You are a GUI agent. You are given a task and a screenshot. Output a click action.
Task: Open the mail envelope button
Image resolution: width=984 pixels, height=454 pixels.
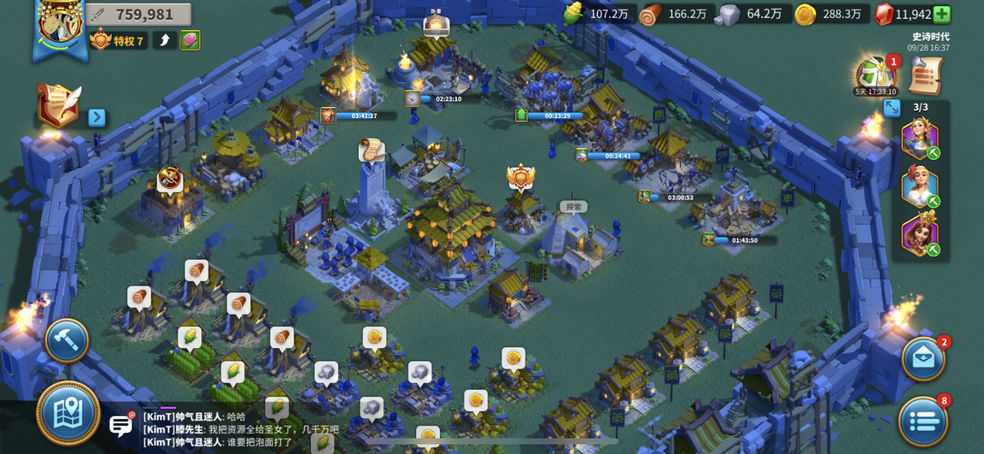922,359
